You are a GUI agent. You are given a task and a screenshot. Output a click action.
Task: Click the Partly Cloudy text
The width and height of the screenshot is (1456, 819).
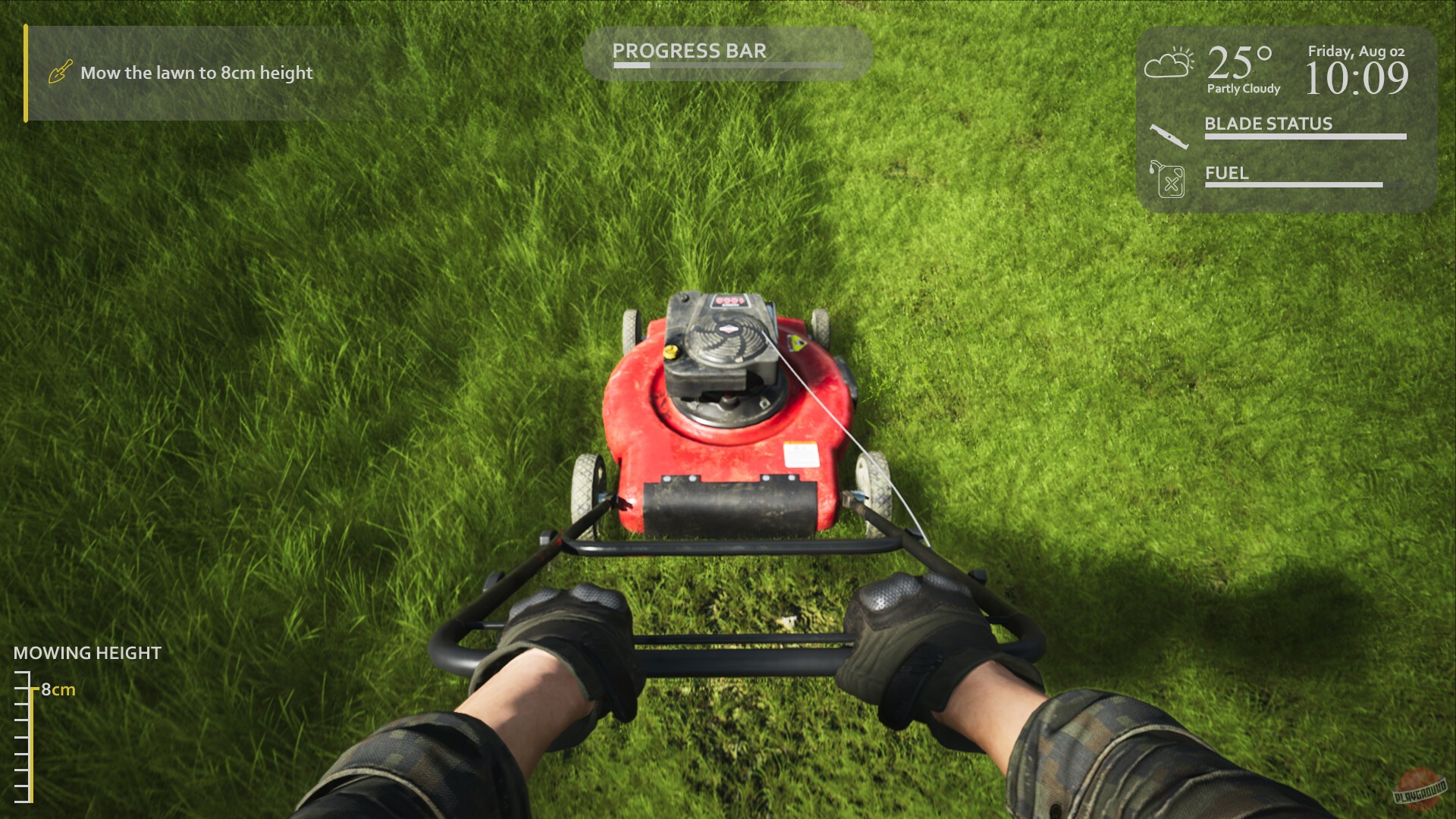[1243, 89]
